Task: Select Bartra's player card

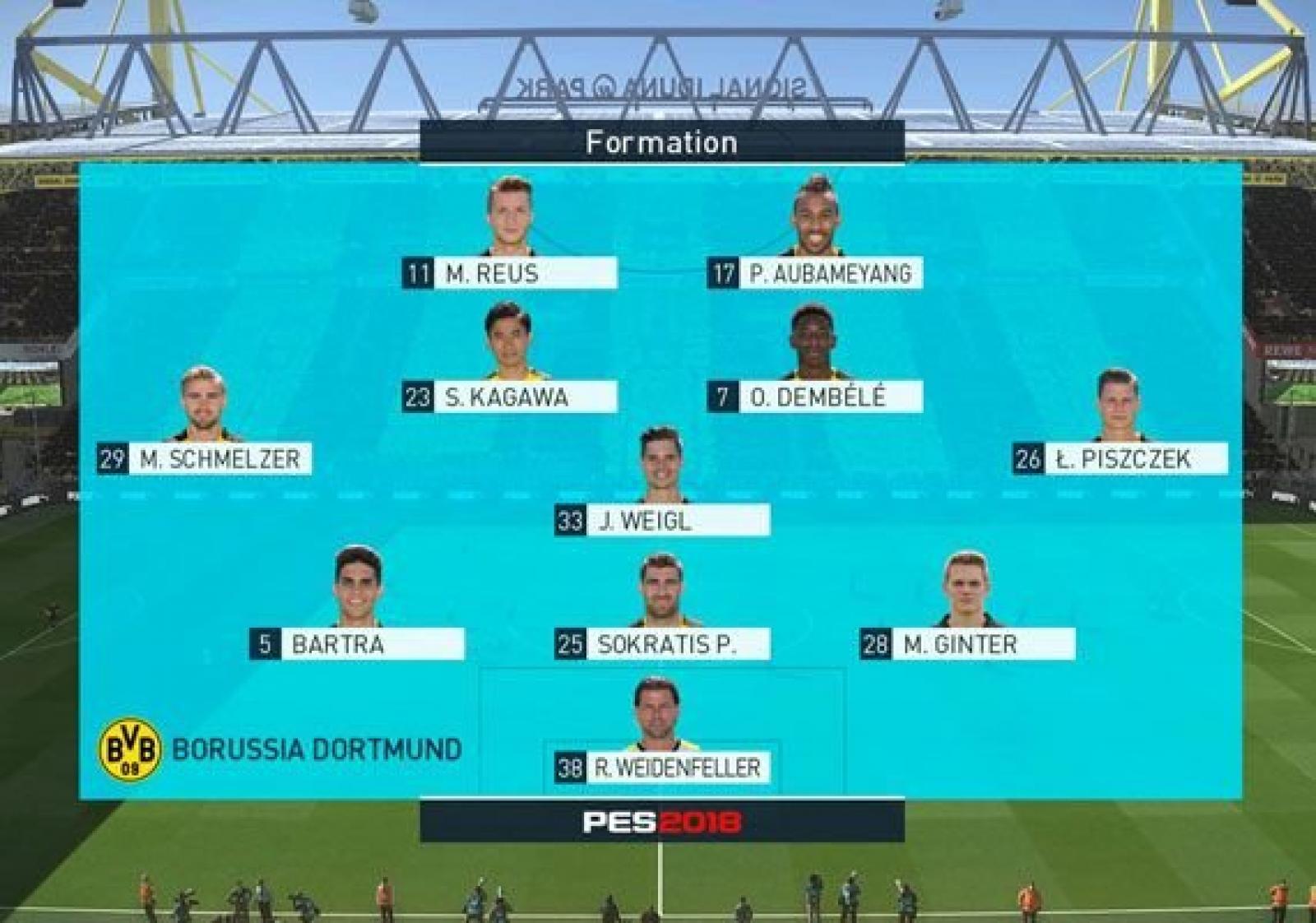Action: click(357, 644)
